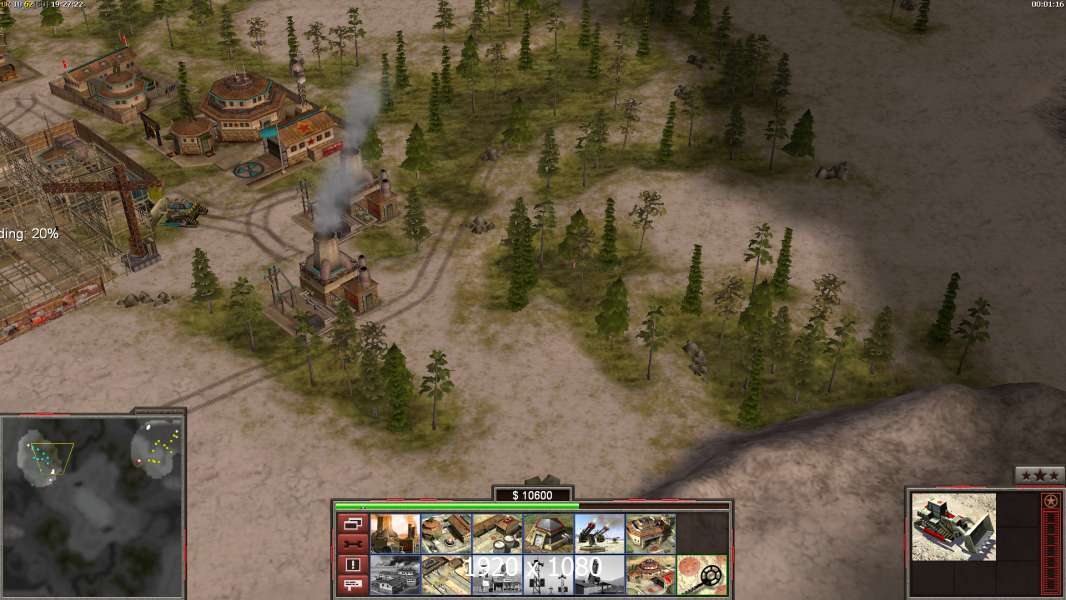Click the overlapping windows button
Screen dimensions: 1066x600
pyautogui.click(x=353, y=523)
